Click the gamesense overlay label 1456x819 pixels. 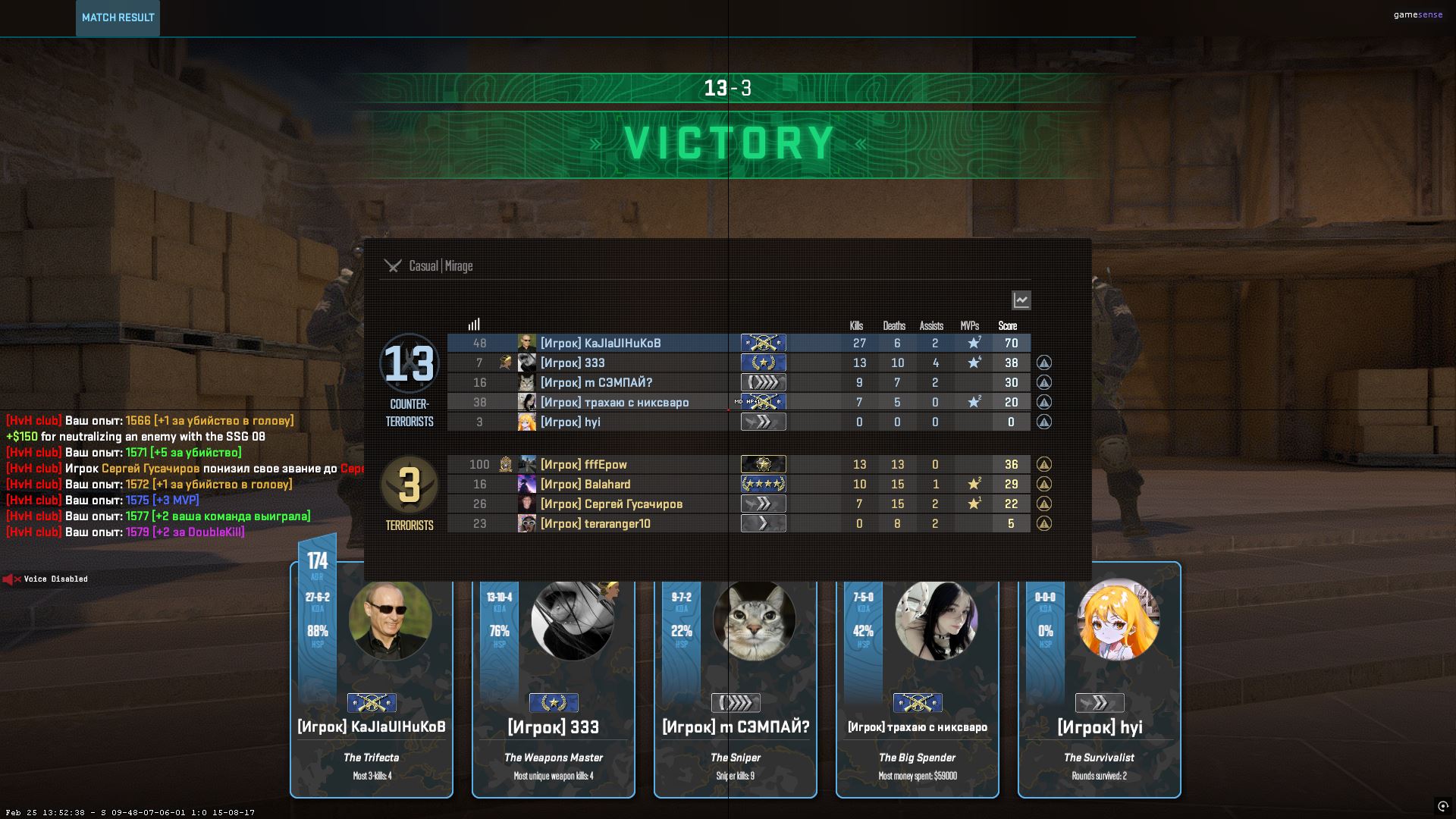[1417, 14]
